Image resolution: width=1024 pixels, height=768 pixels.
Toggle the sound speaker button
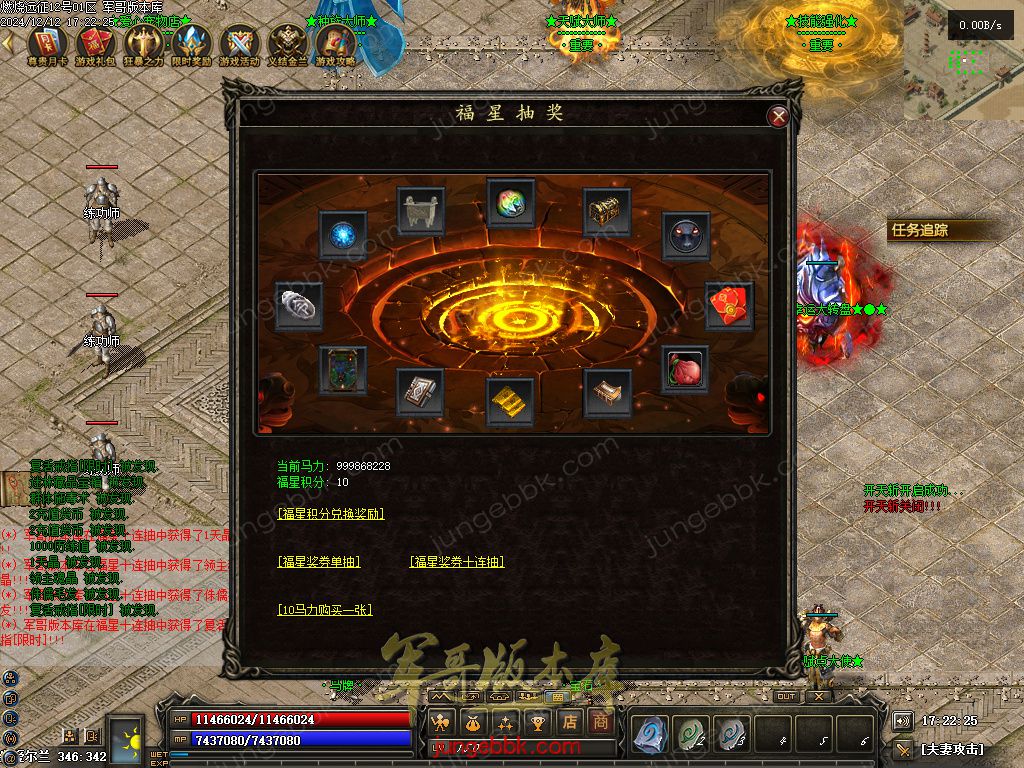tap(903, 720)
